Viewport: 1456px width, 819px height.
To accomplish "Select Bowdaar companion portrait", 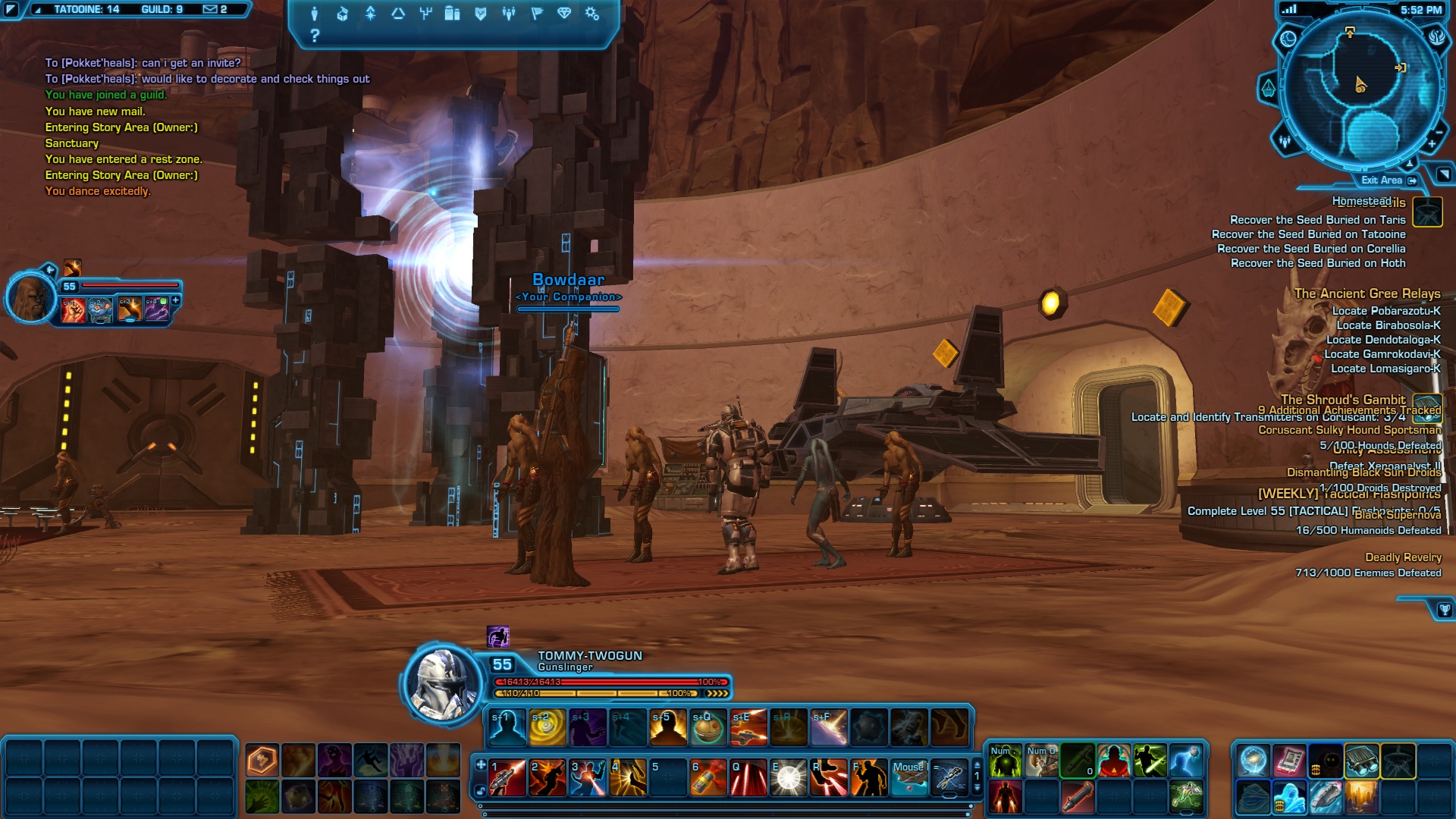I will 31,297.
